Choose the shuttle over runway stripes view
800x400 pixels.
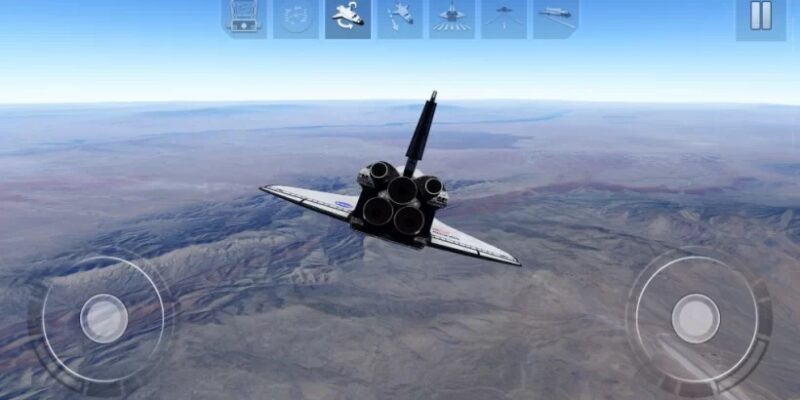(x=452, y=17)
